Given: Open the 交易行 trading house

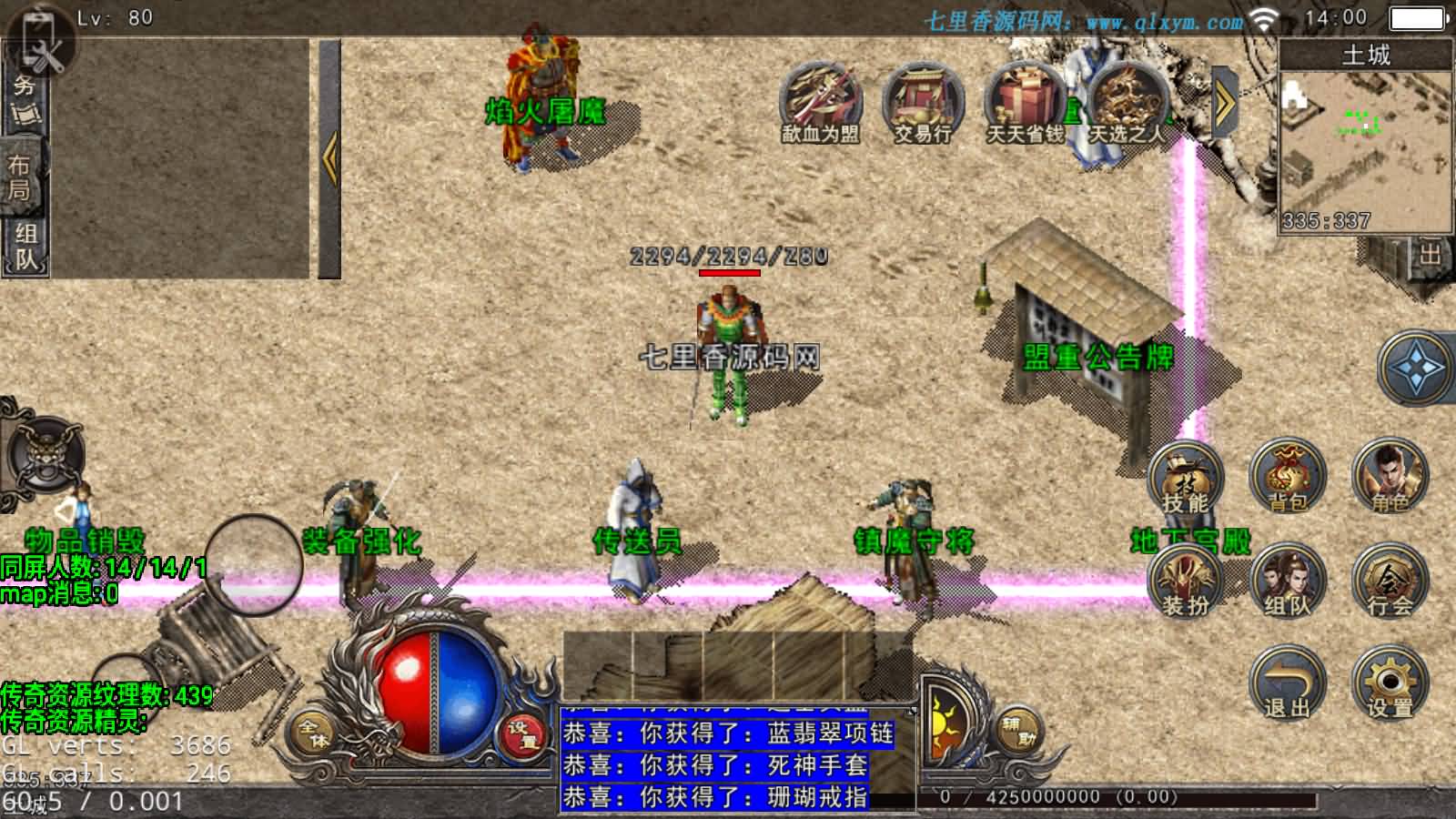Looking at the screenshot, I should (922, 103).
